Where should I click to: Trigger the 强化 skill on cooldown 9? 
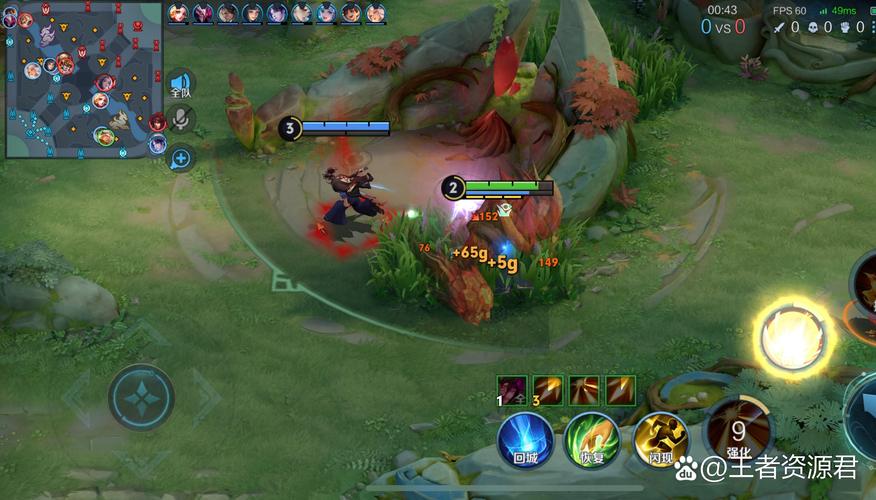click(738, 430)
